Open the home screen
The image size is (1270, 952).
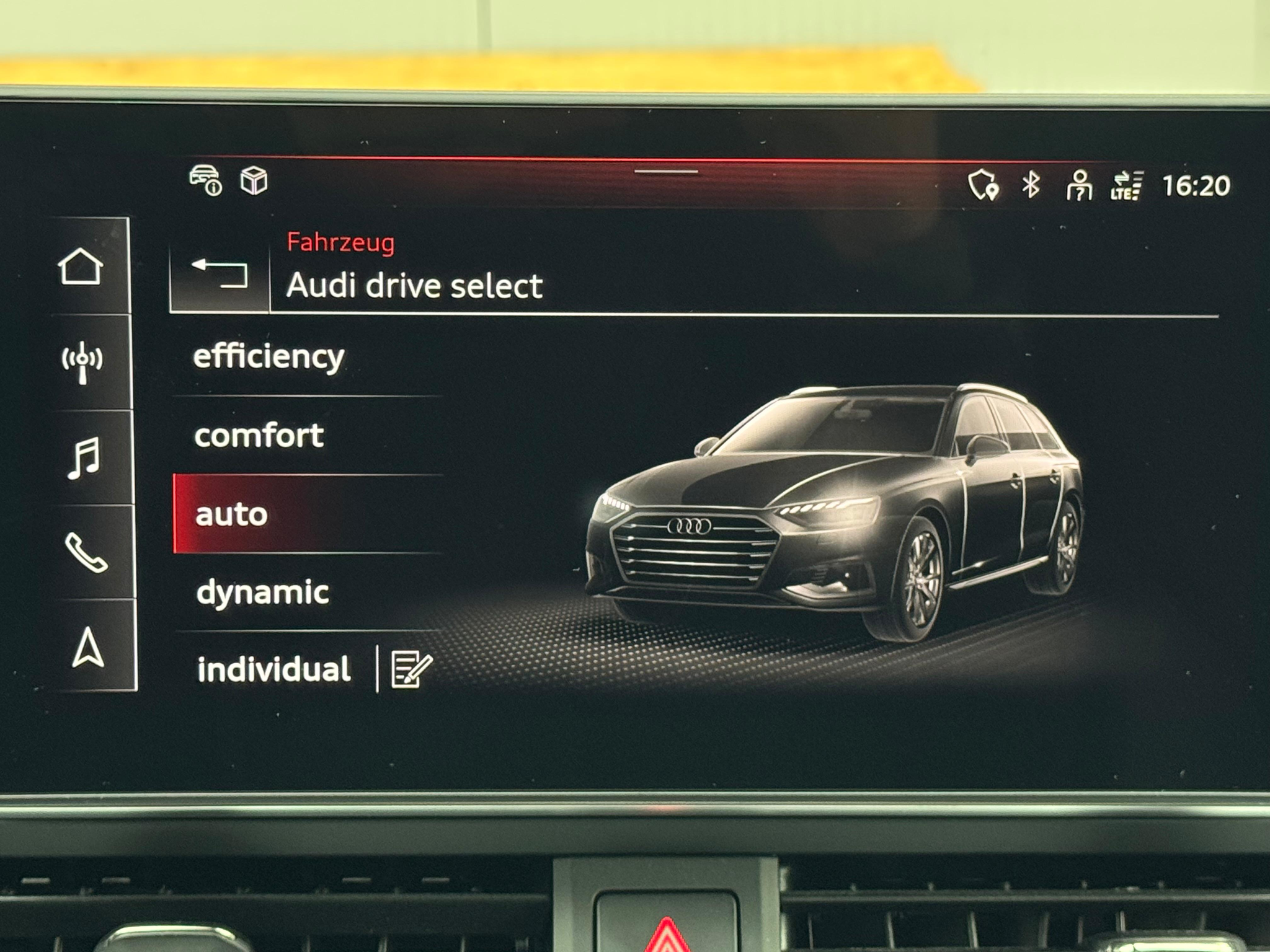click(x=81, y=267)
